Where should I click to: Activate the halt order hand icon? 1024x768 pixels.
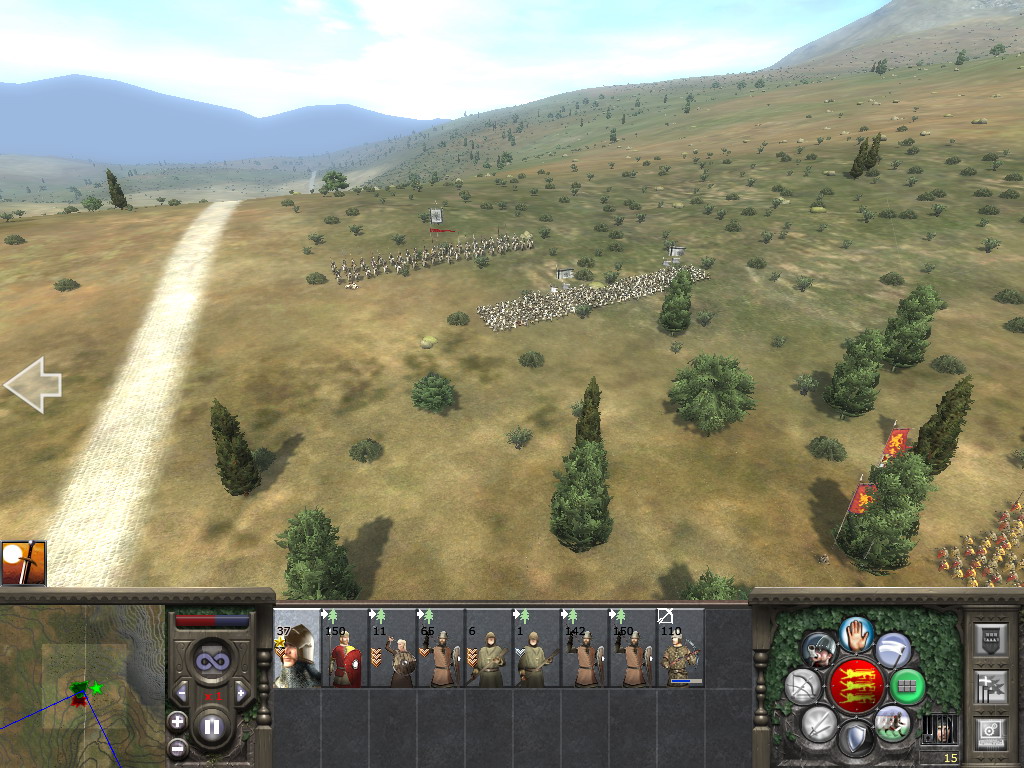click(856, 632)
